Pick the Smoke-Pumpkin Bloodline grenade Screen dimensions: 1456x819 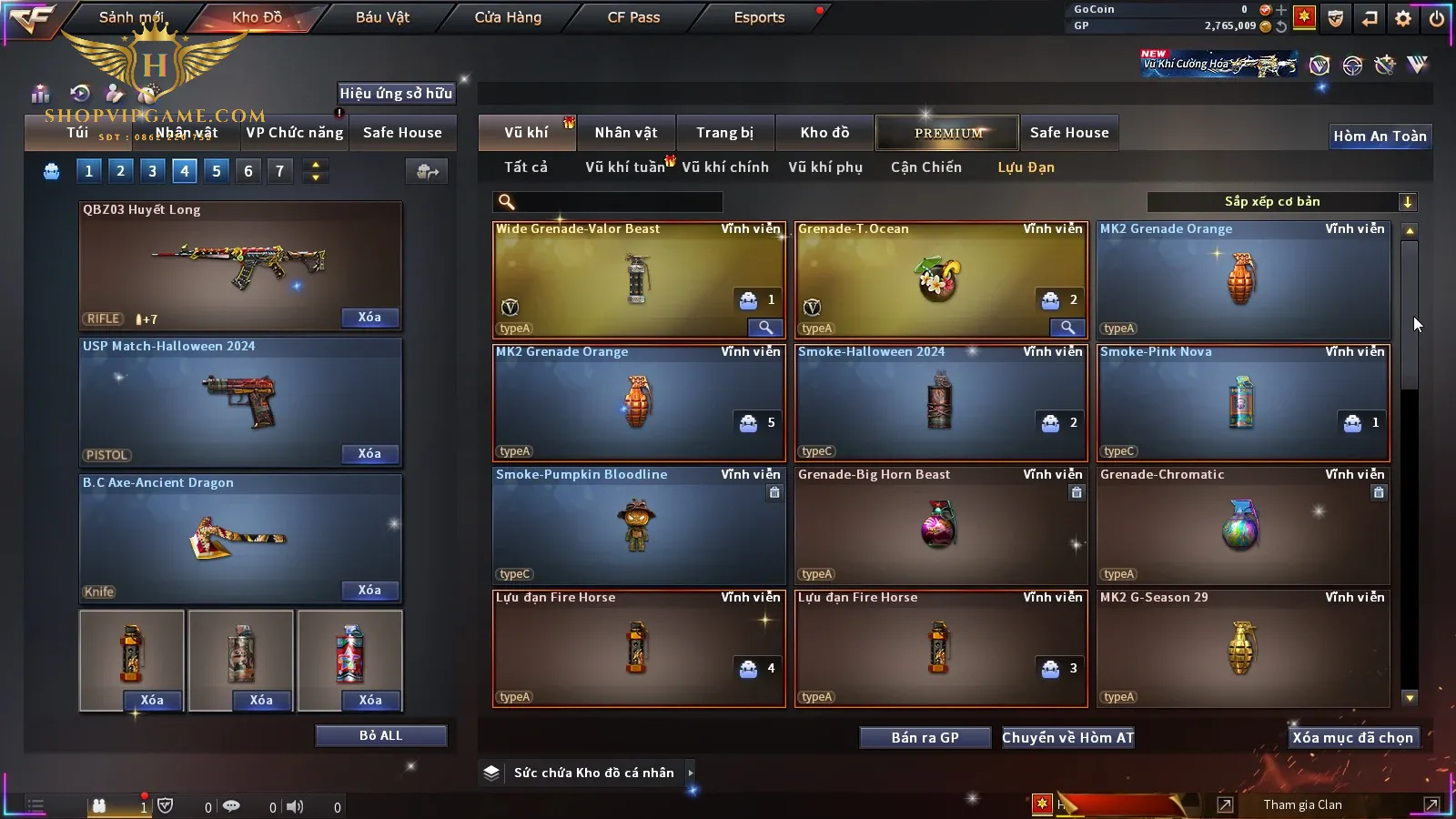point(638,525)
